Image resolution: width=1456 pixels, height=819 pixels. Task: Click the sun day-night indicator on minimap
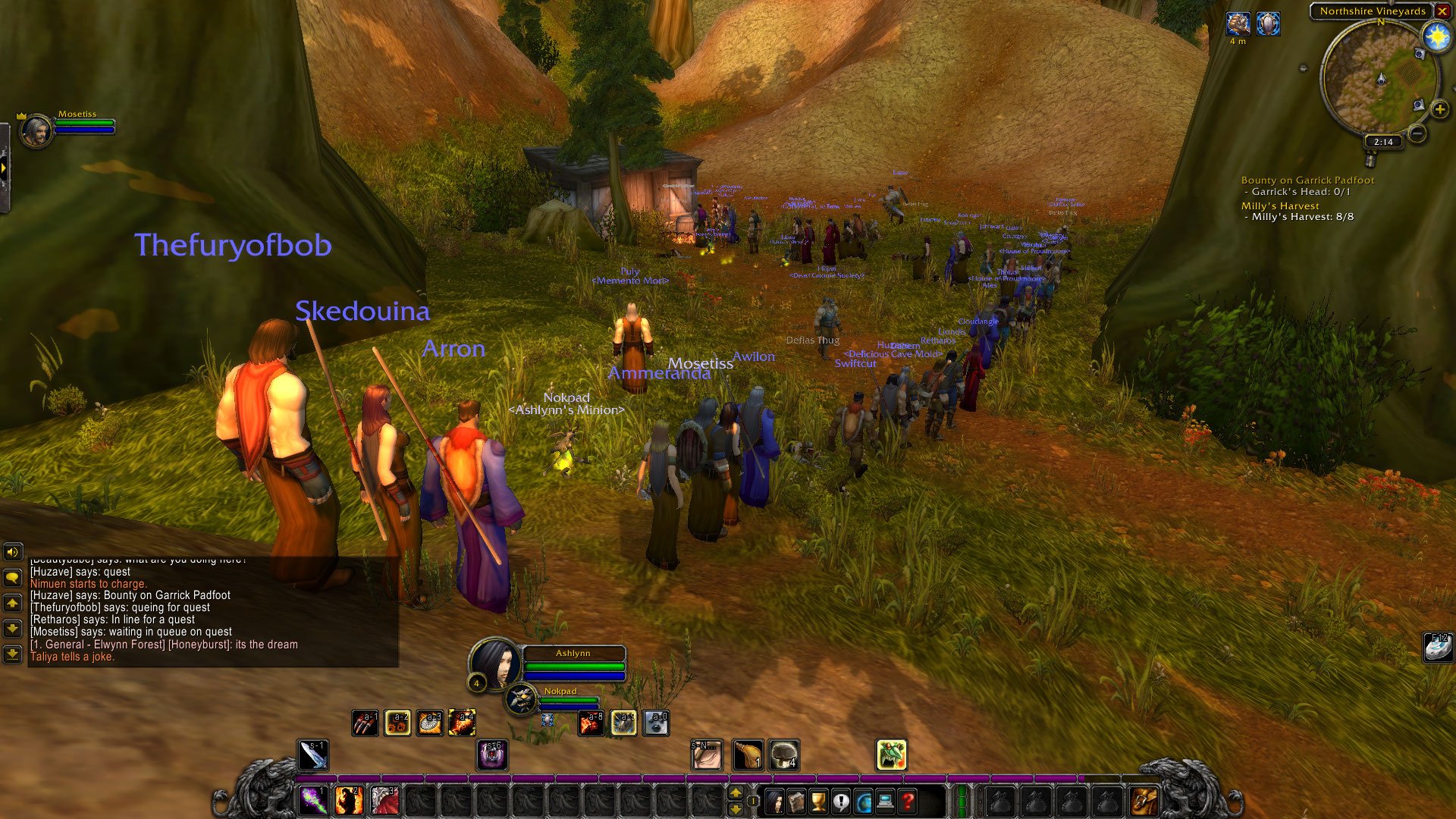pyautogui.click(x=1436, y=36)
